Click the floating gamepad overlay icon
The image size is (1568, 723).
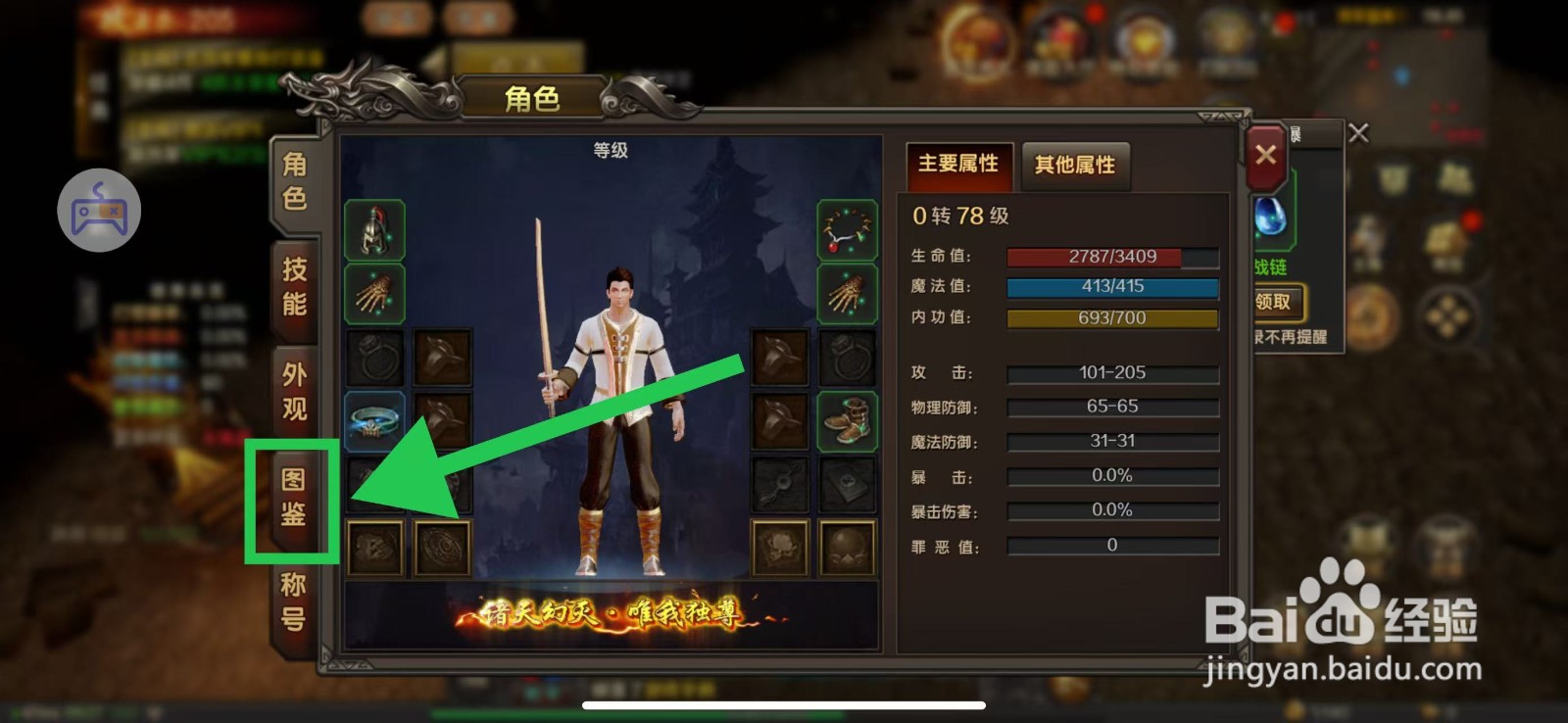(98, 209)
